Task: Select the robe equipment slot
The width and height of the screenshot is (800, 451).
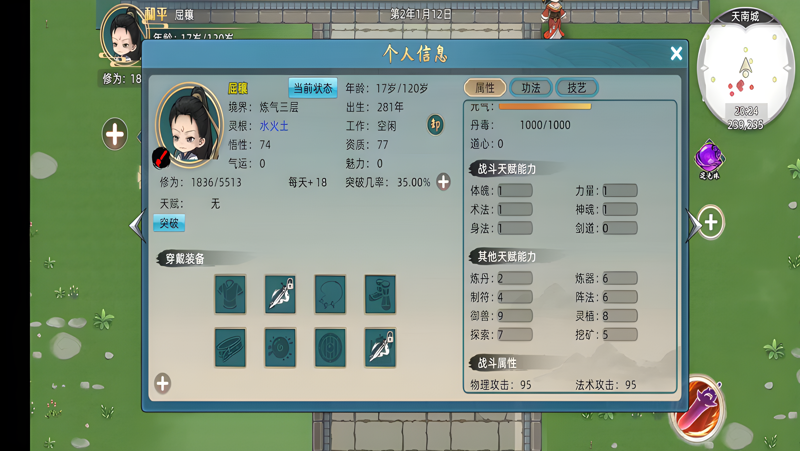Action: (230, 295)
